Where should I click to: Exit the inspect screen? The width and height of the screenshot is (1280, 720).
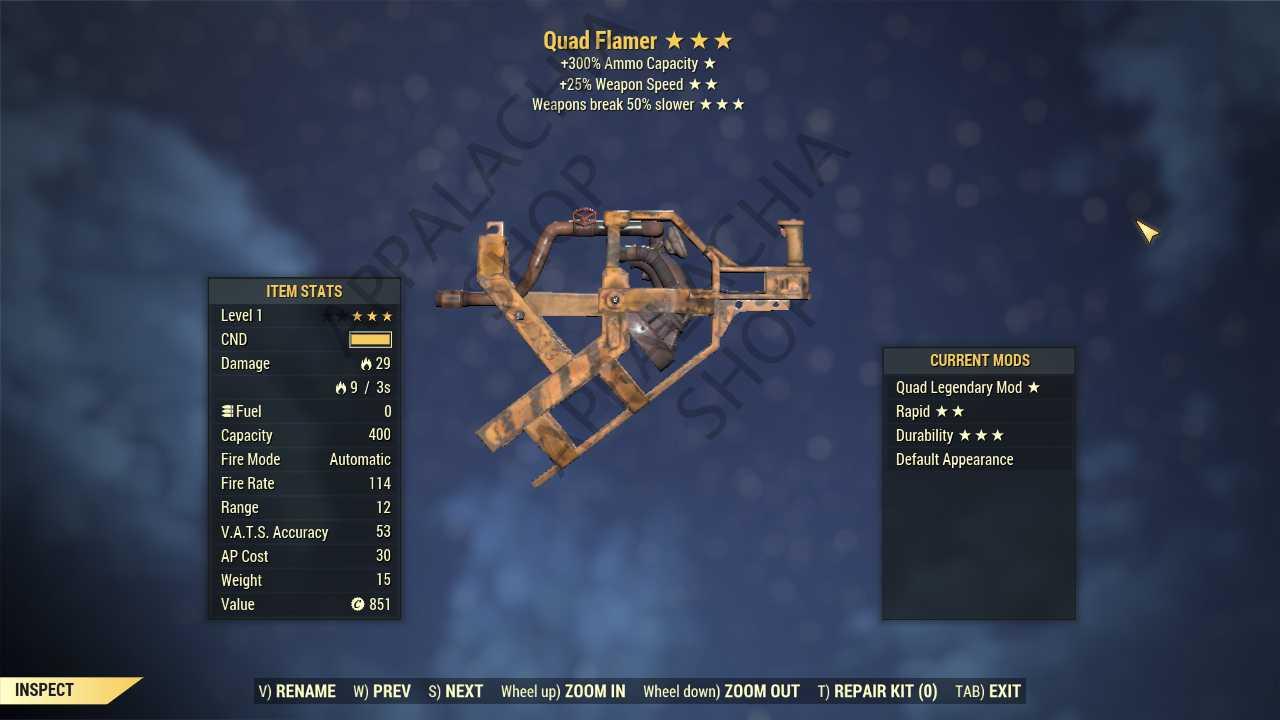point(988,691)
